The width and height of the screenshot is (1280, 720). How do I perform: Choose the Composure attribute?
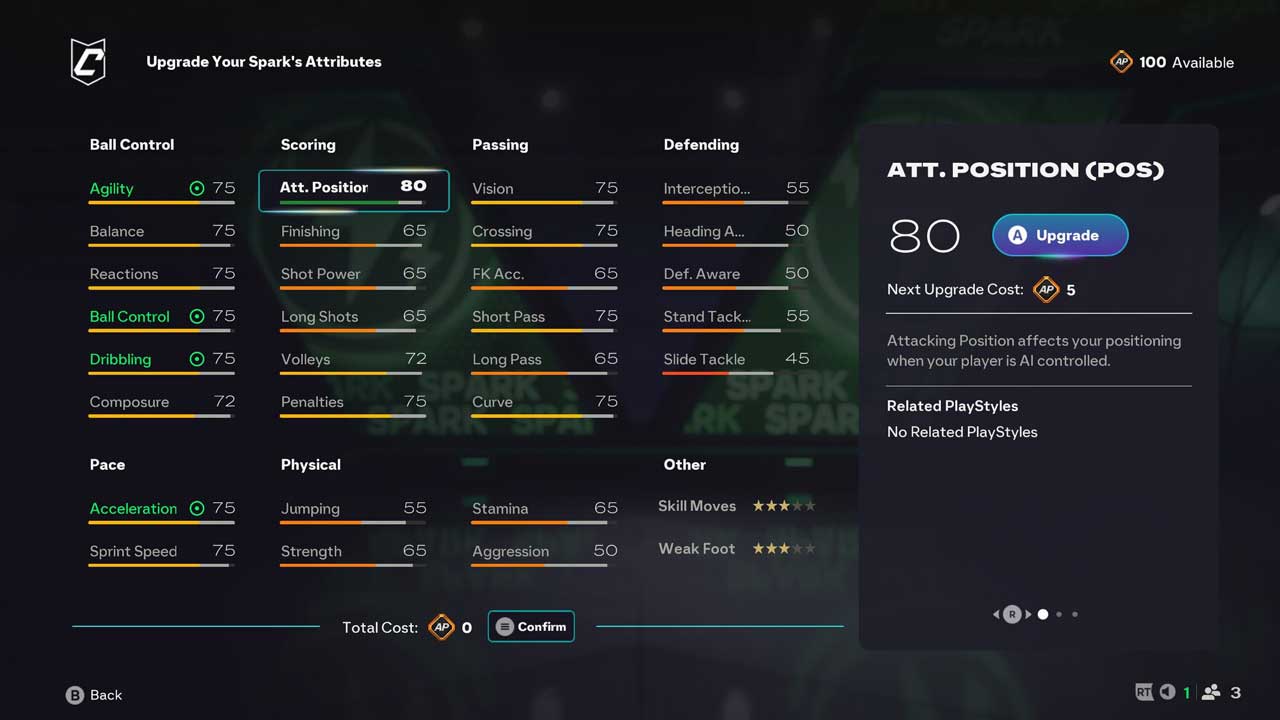pos(162,403)
